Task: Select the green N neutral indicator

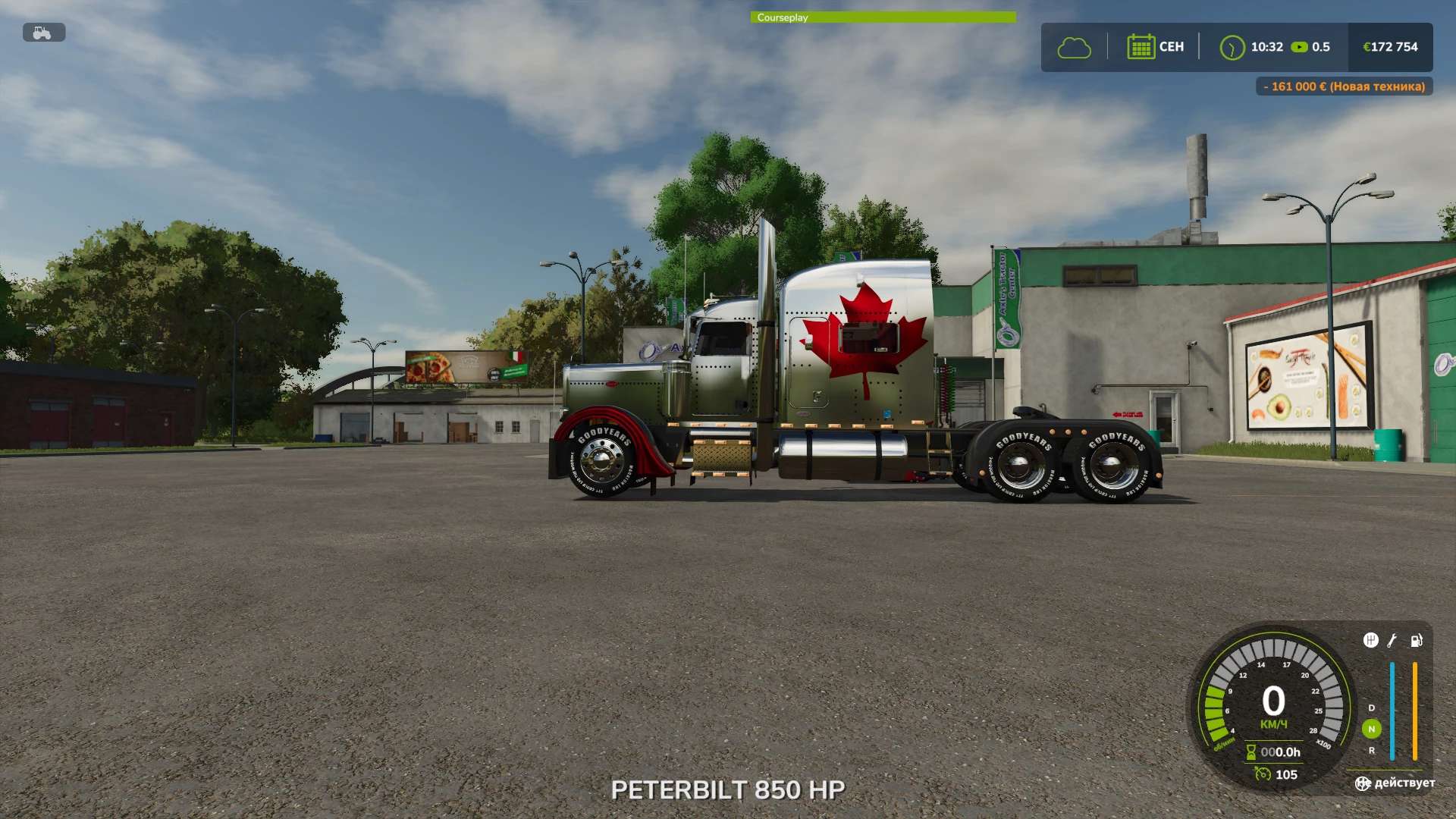Action: point(1371,729)
